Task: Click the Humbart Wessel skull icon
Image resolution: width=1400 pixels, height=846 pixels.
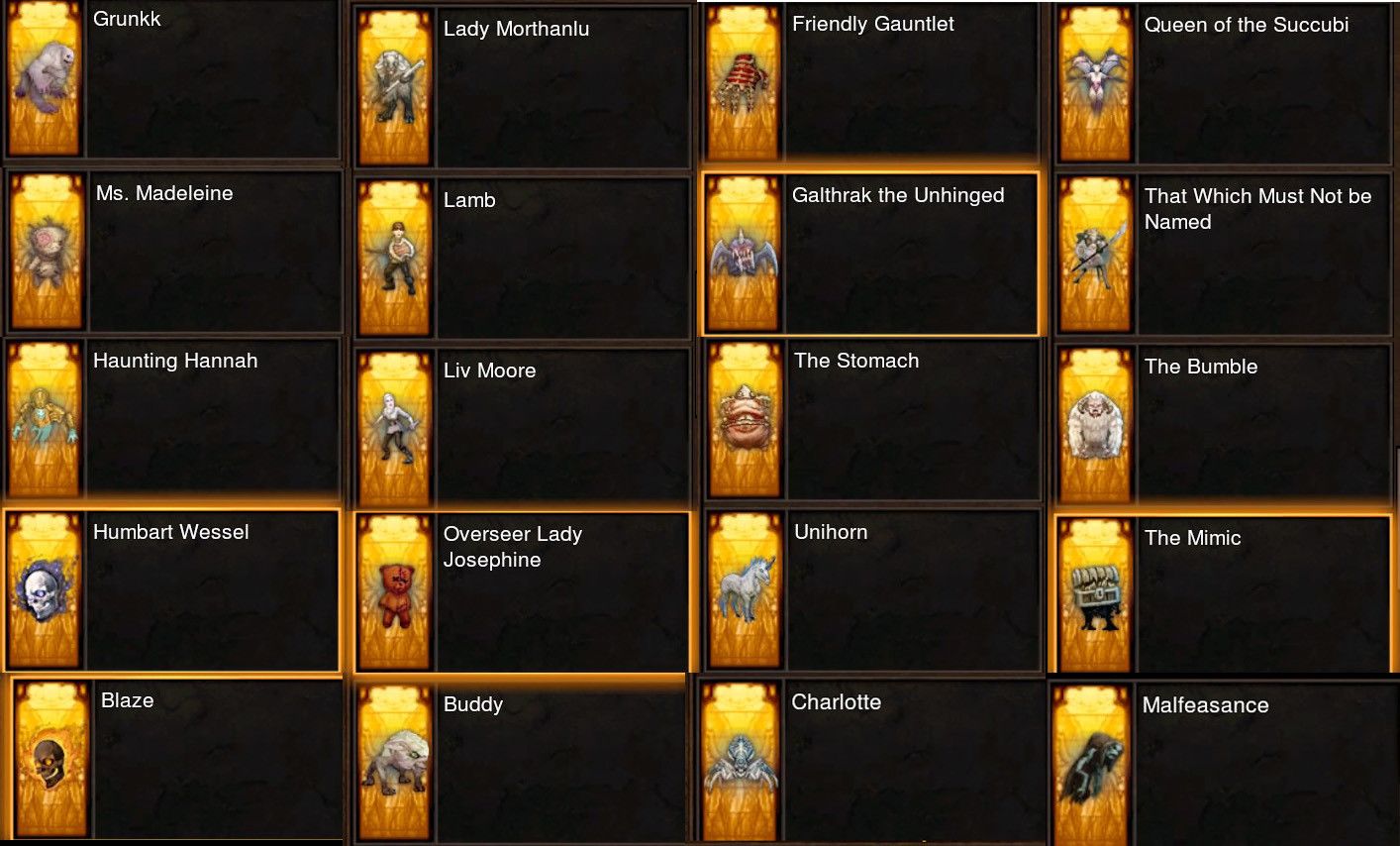Action: [44, 591]
